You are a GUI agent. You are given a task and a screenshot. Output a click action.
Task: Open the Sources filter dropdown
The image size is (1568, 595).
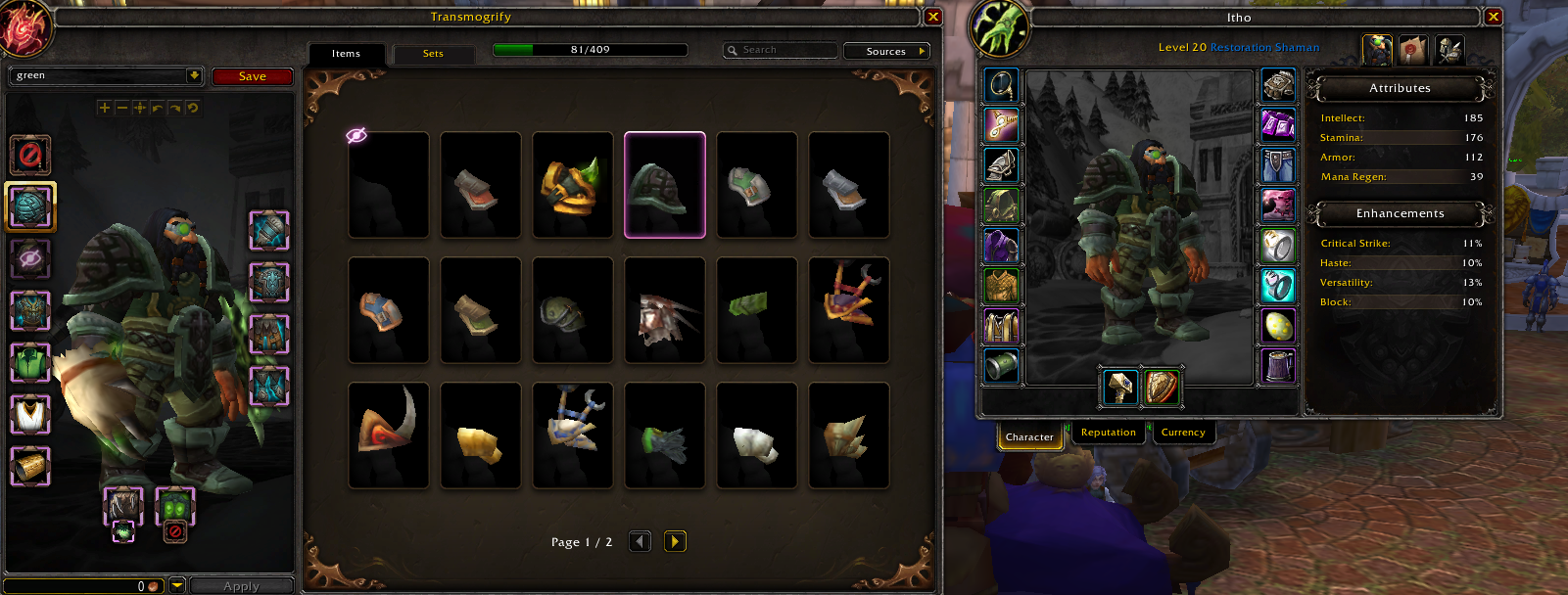coord(886,51)
